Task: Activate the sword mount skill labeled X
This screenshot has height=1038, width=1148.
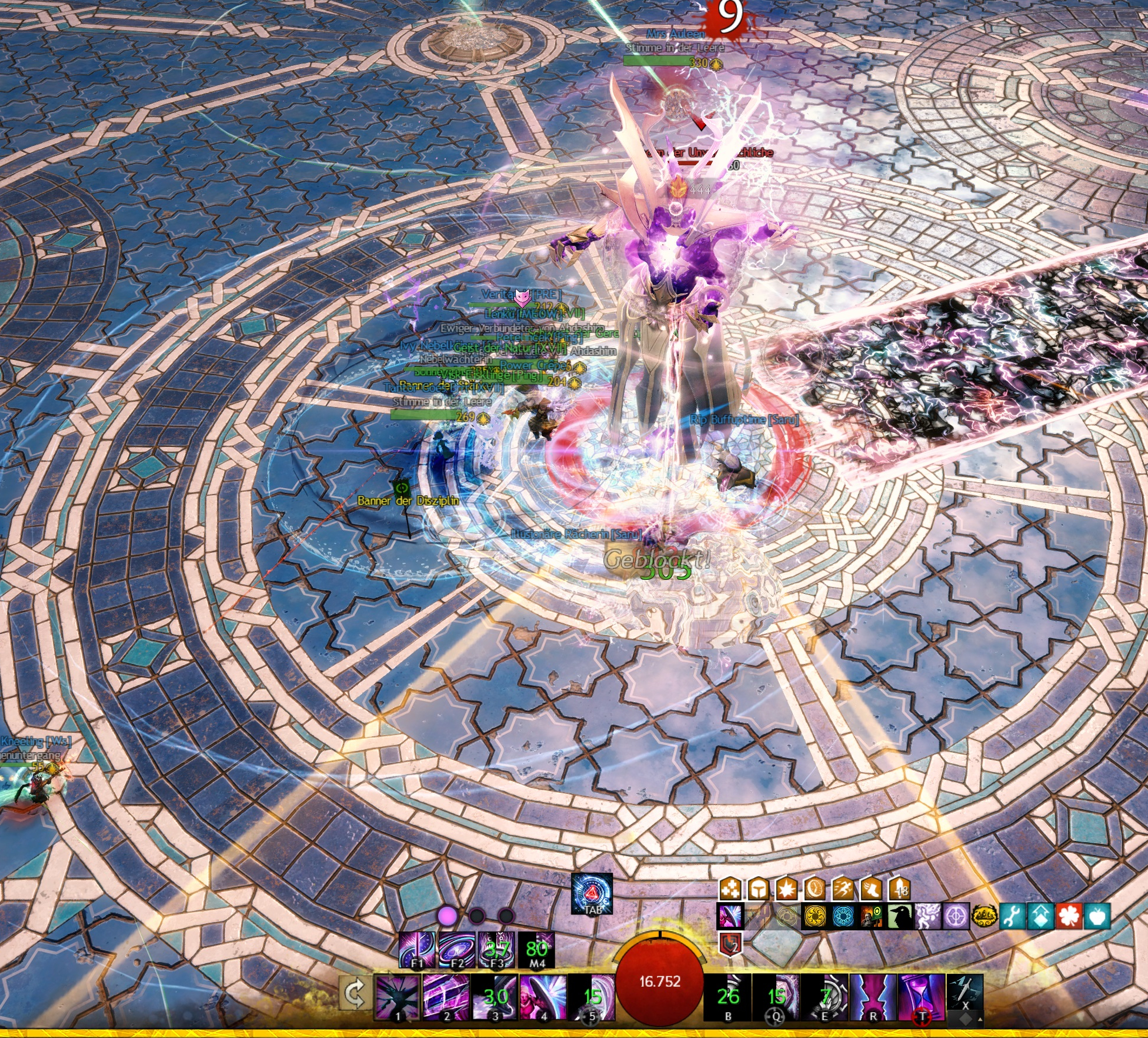Action: [x=965, y=993]
